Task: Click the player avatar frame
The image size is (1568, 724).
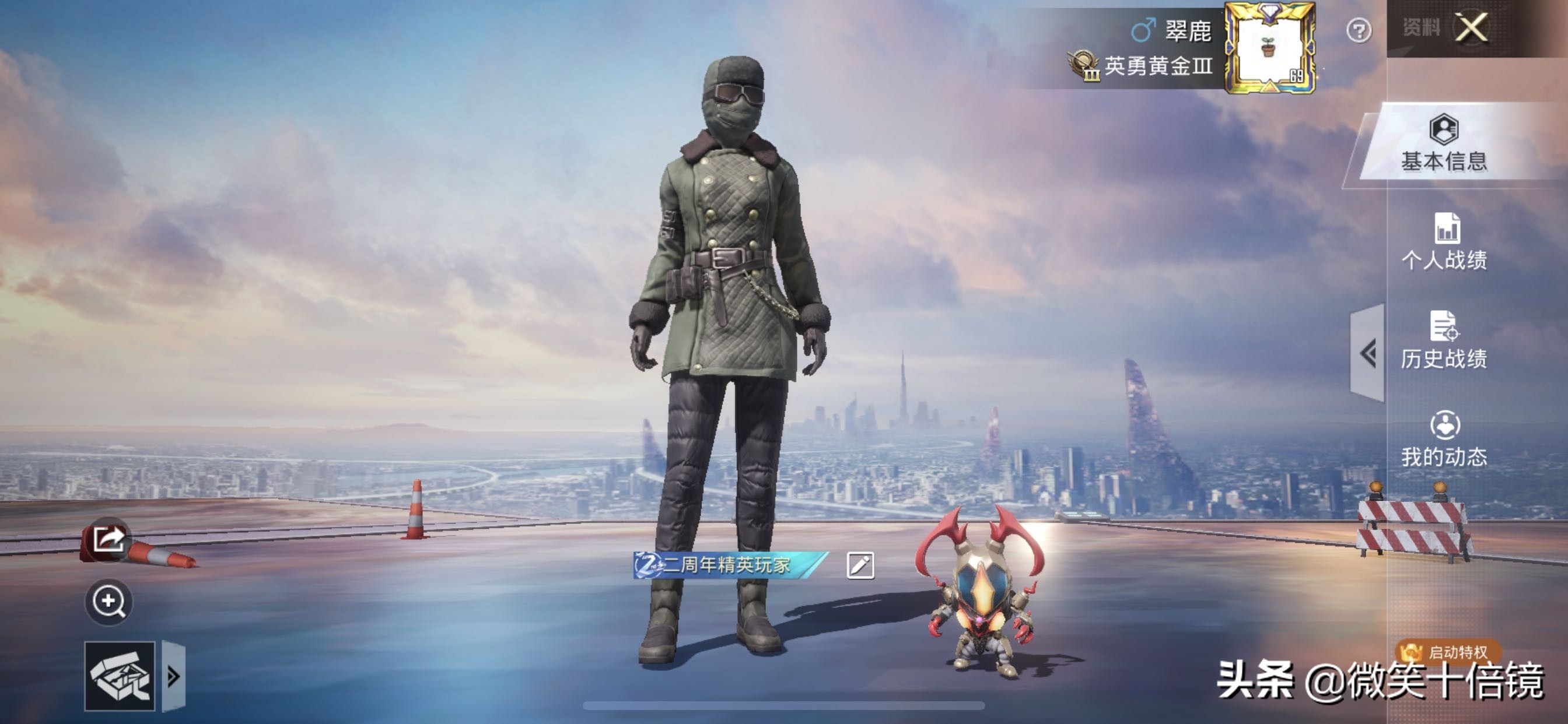Action: coord(1270,48)
